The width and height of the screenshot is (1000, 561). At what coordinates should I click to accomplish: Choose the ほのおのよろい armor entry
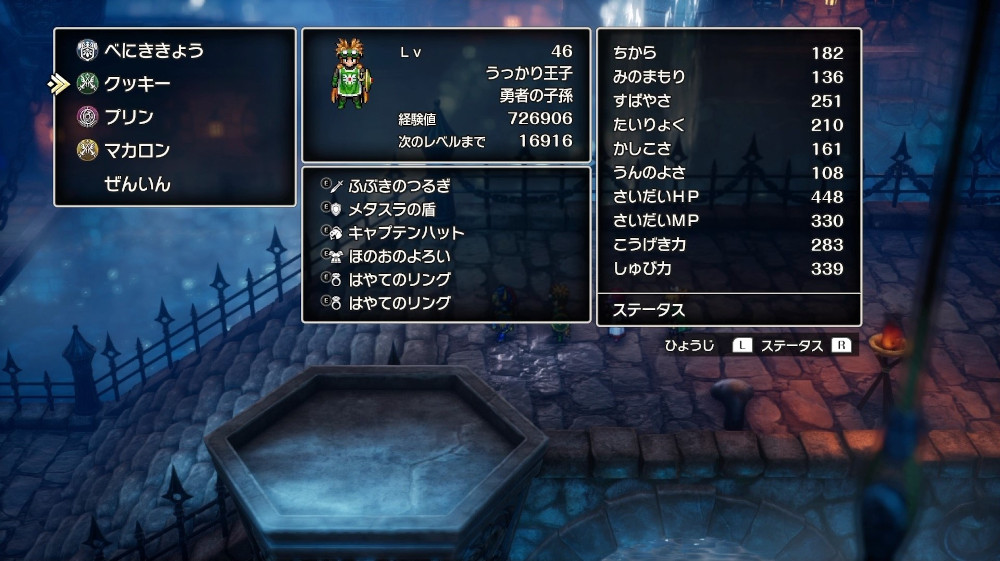coord(399,256)
